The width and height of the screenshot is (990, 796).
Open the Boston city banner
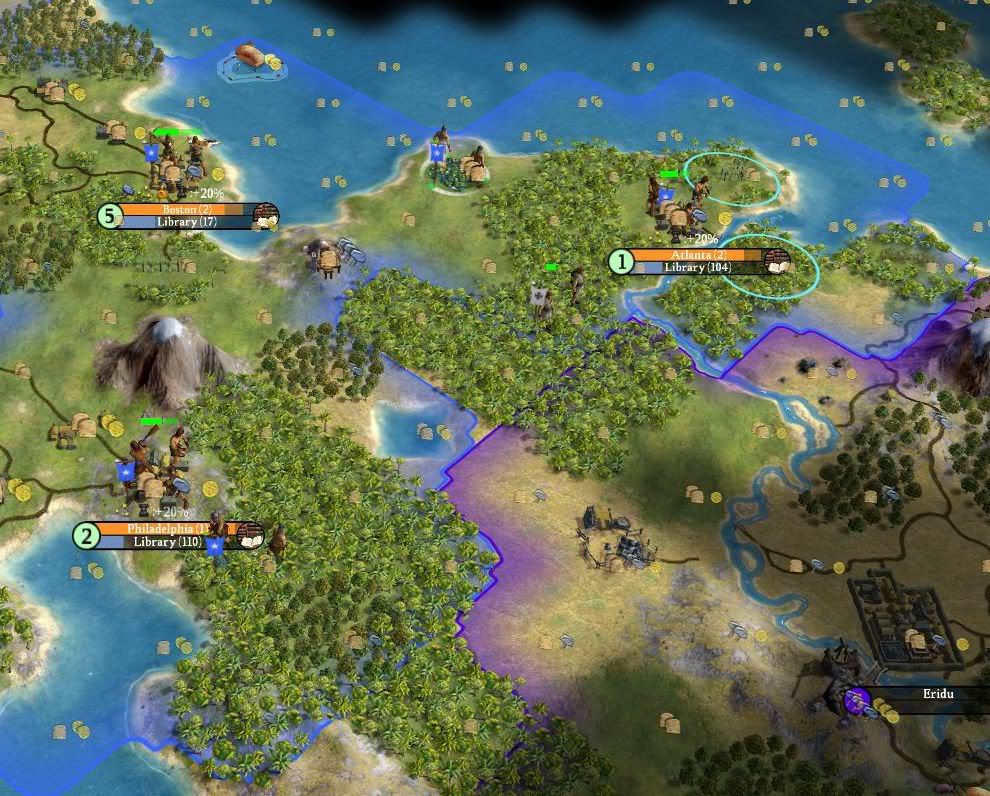(x=182, y=210)
